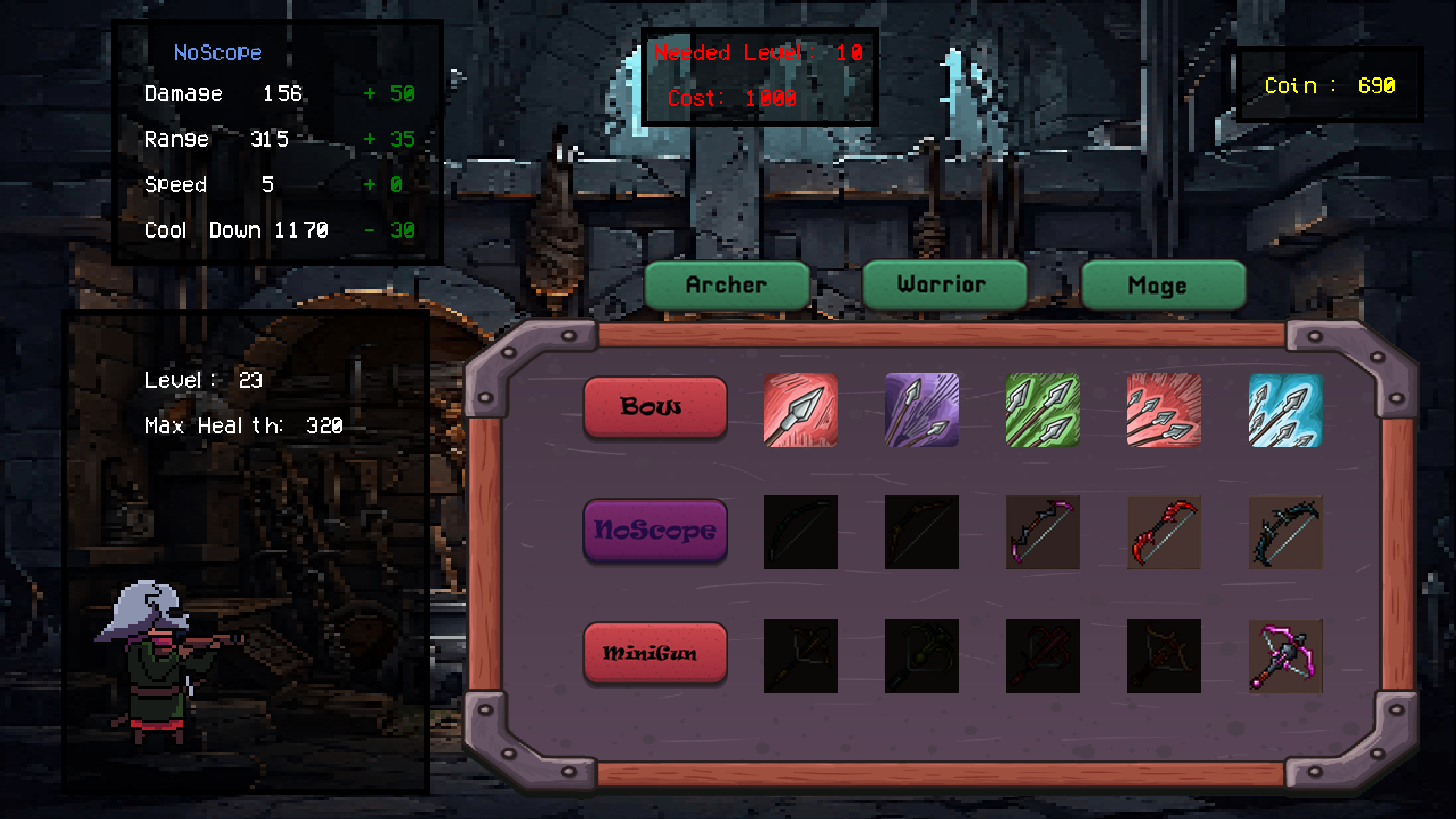The image size is (1456, 819).
Task: Select the dark teal spiked bow
Action: pos(1285,532)
